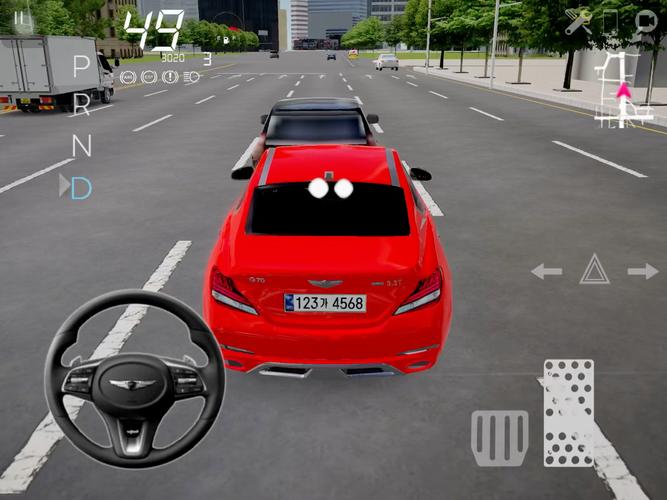Screen dimensions: 667x500
Task: Choose the D (Drive) gear
Action: [x=81, y=187]
